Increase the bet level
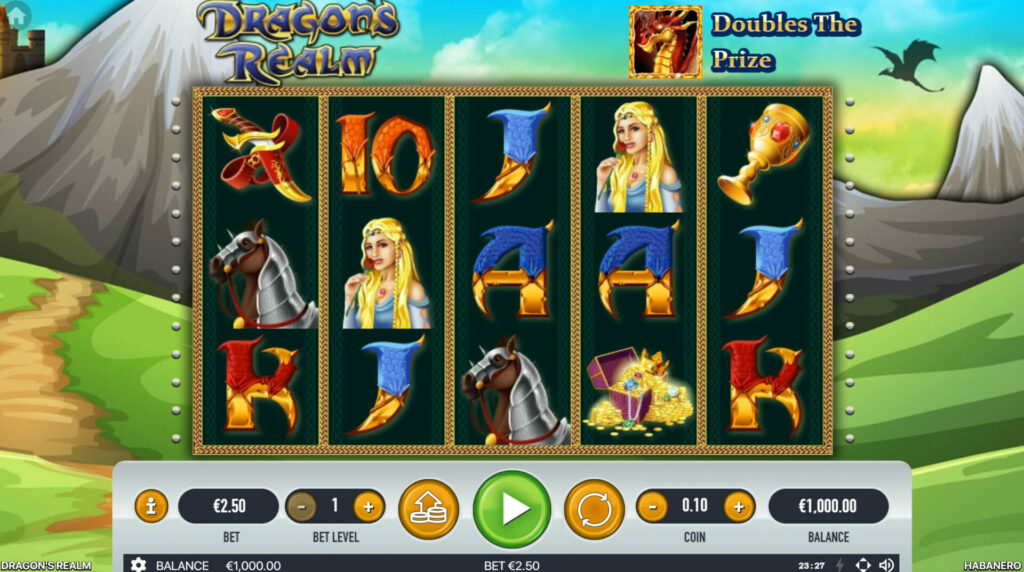Viewport: 1024px width, 572px height. pyautogui.click(x=368, y=507)
